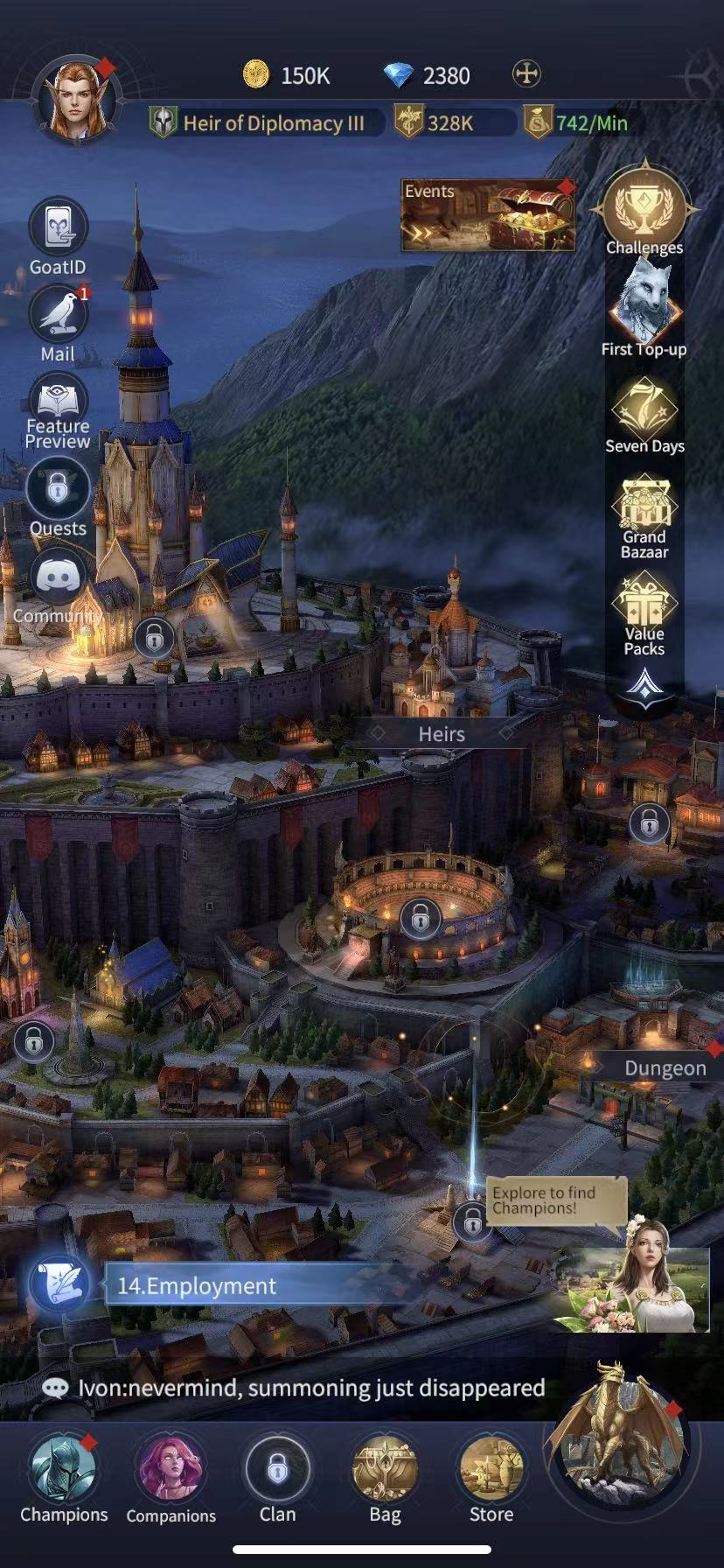This screenshot has width=724, height=1568.
Task: Open the Discord Community link
Action: click(x=58, y=579)
